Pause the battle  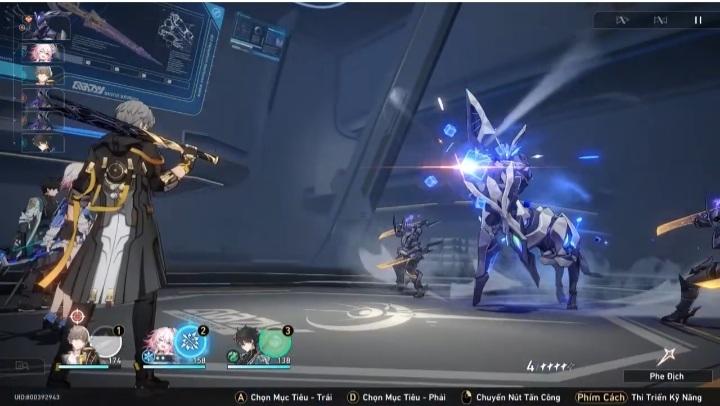(697, 20)
